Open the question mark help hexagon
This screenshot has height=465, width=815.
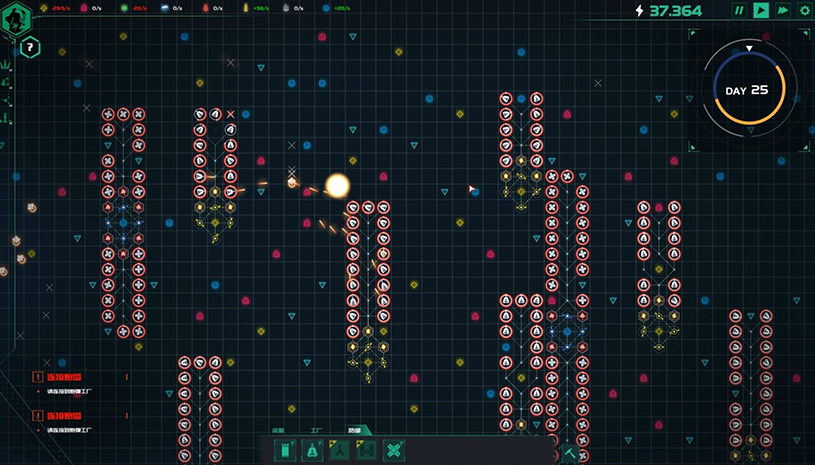tap(31, 46)
